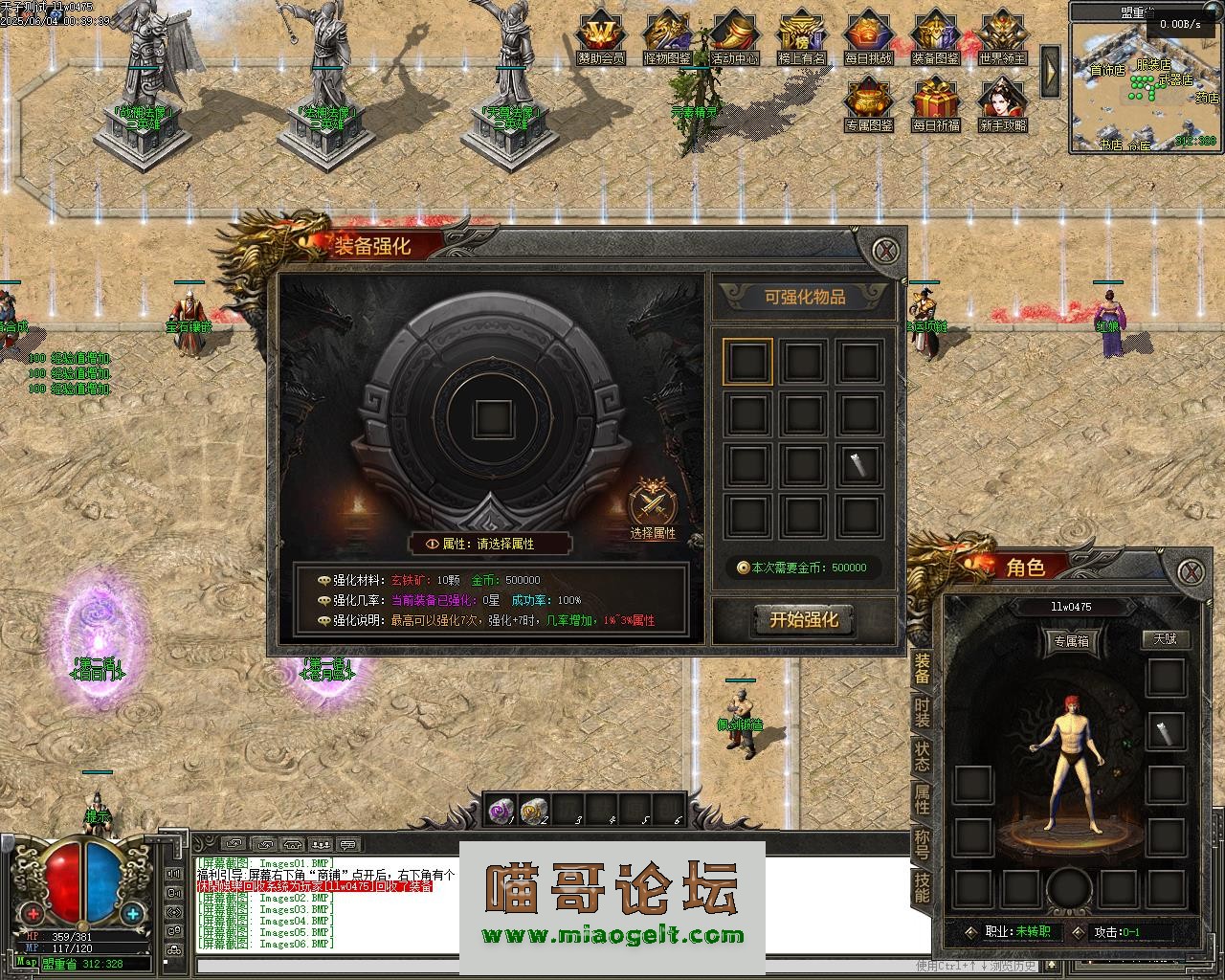Open the 每日祈福 daily blessing gift
This screenshot has height=980, width=1225.
[x=935, y=103]
